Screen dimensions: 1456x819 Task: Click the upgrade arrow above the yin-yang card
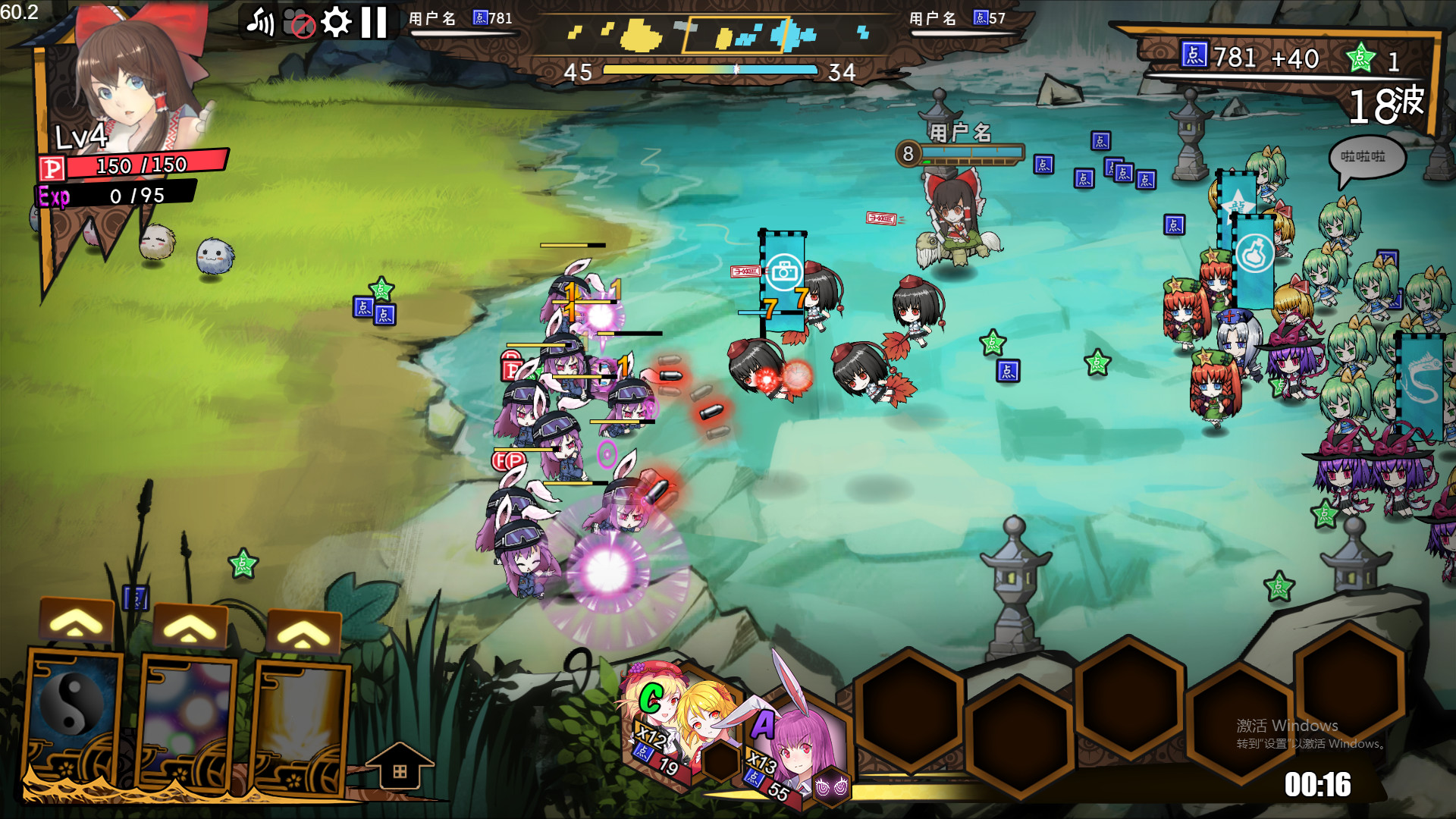click(x=75, y=620)
